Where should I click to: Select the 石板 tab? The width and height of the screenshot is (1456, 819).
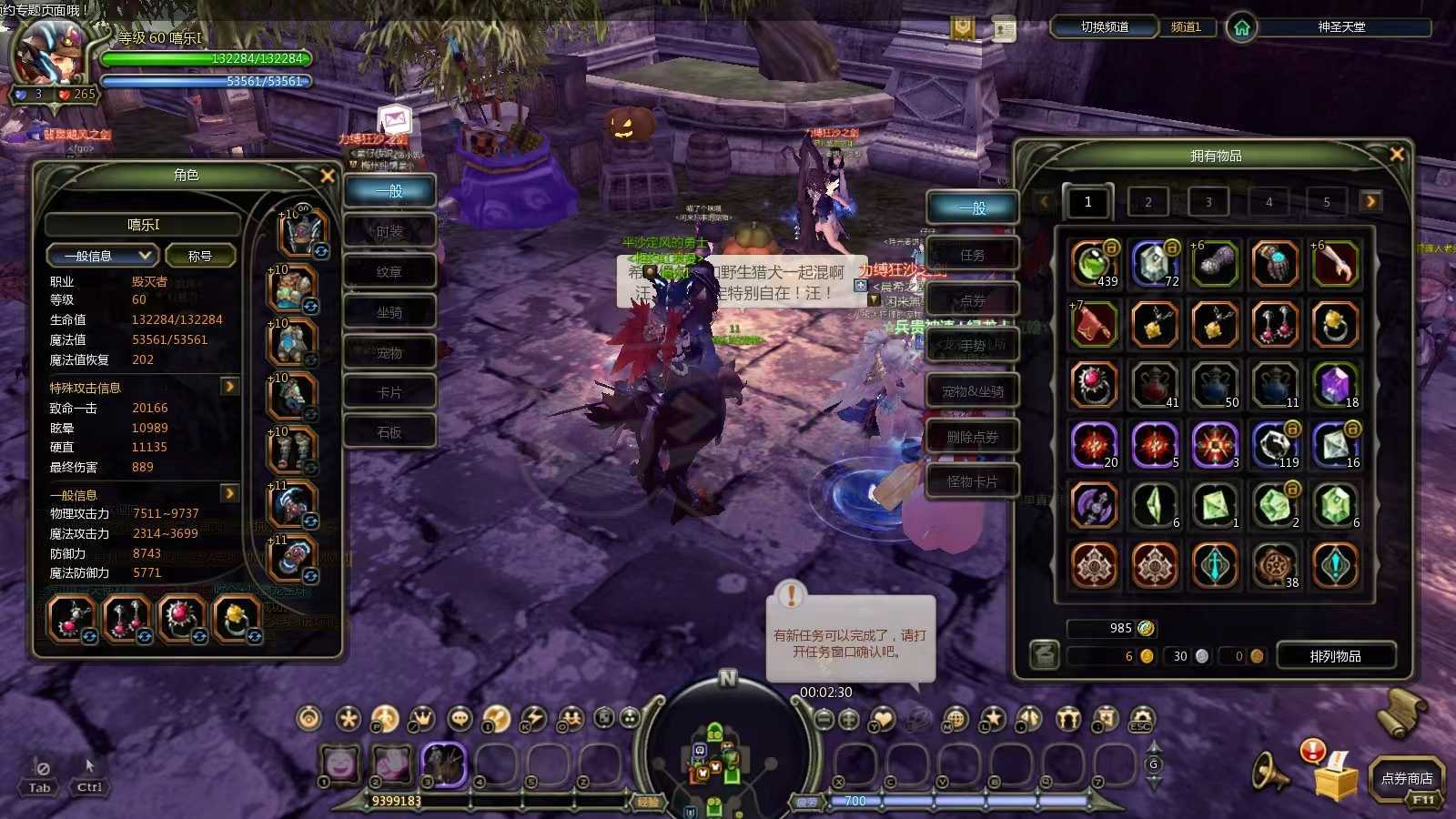pos(389,432)
